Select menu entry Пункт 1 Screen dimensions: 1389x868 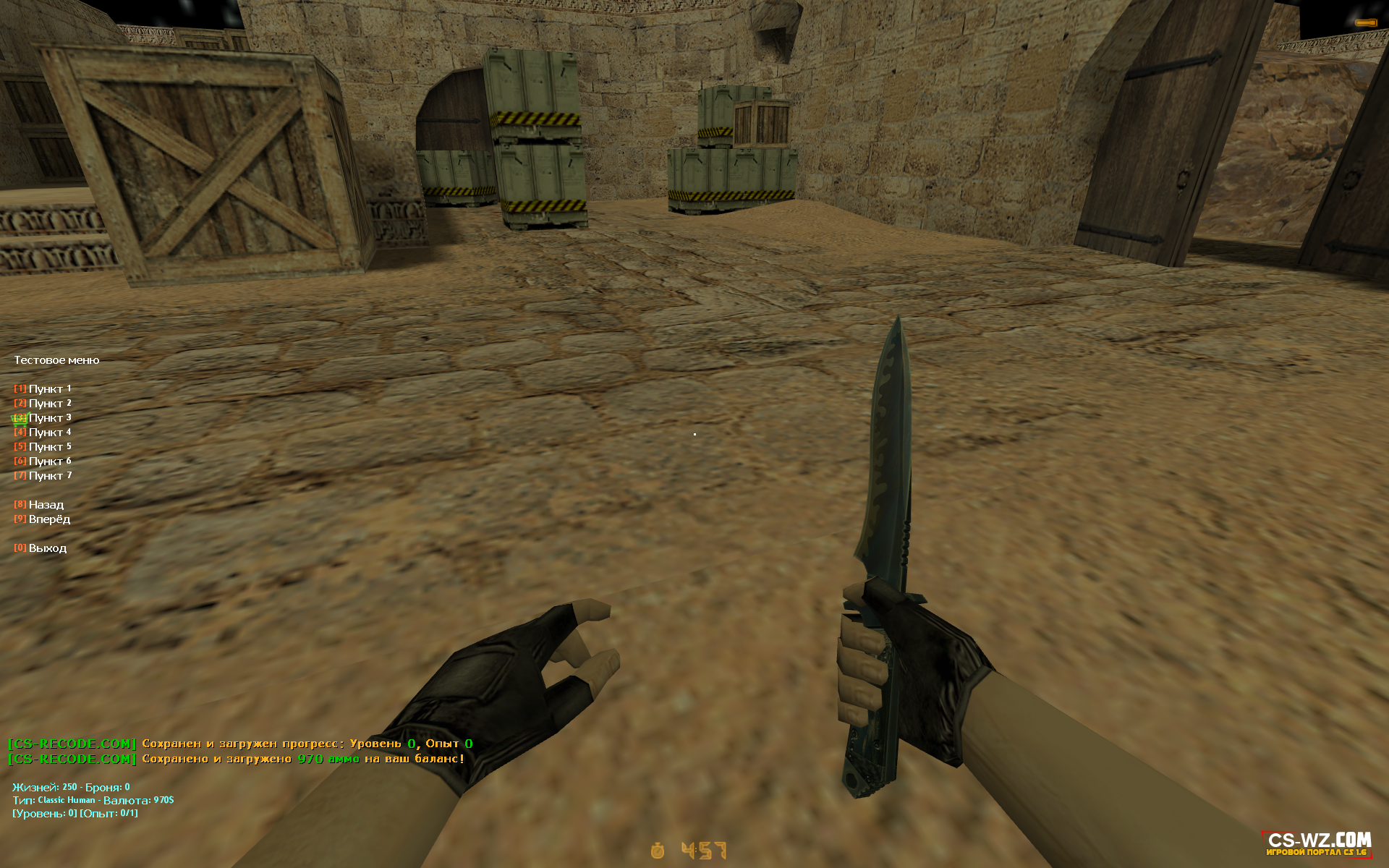tap(45, 389)
